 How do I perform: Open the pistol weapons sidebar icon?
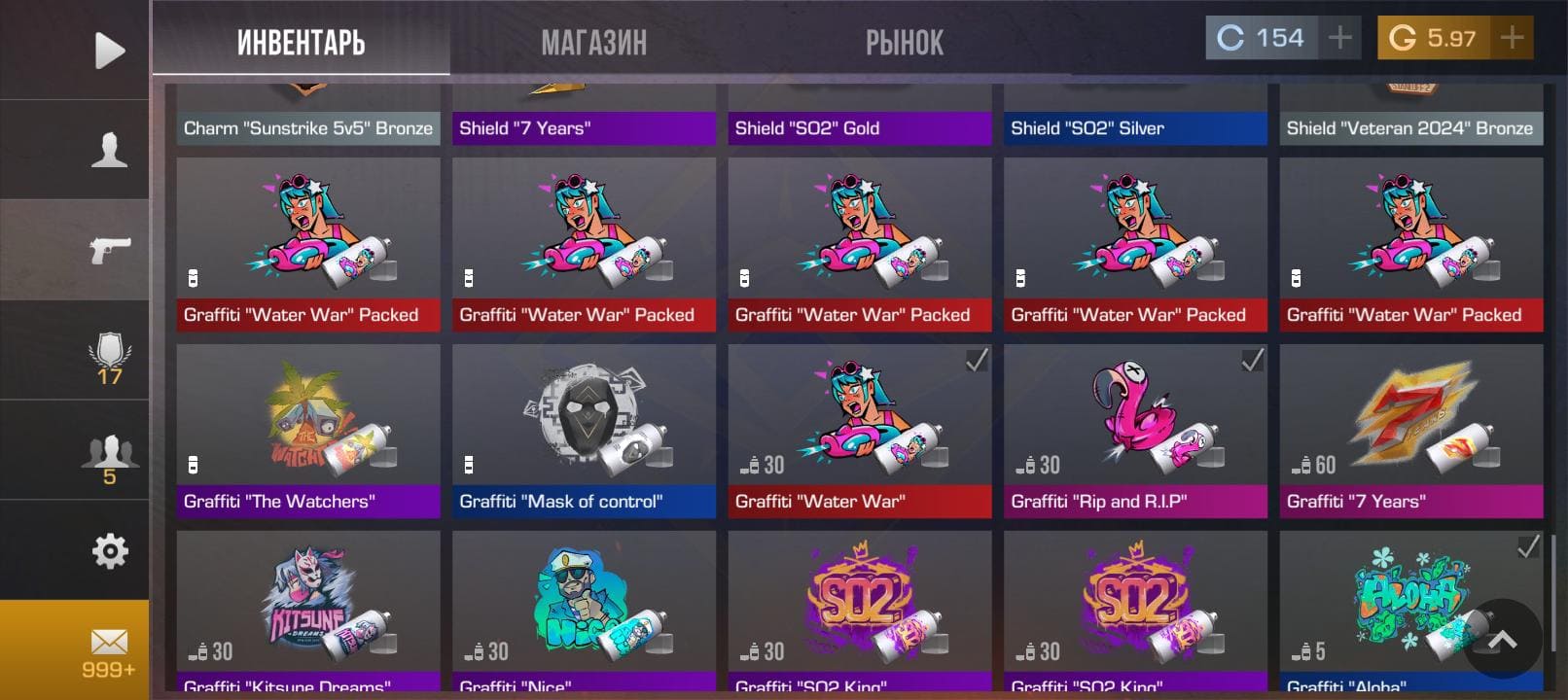pos(109,250)
